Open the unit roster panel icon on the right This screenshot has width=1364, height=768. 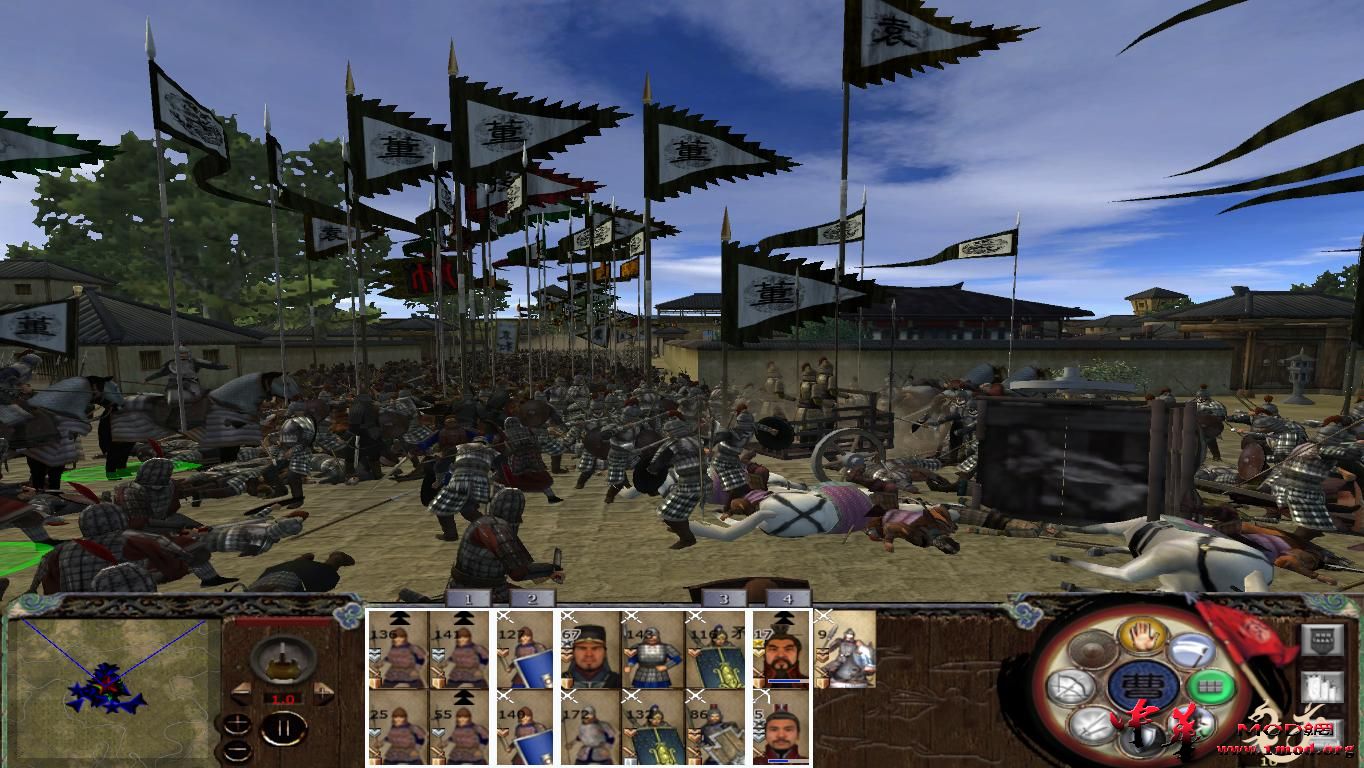click(x=1322, y=687)
